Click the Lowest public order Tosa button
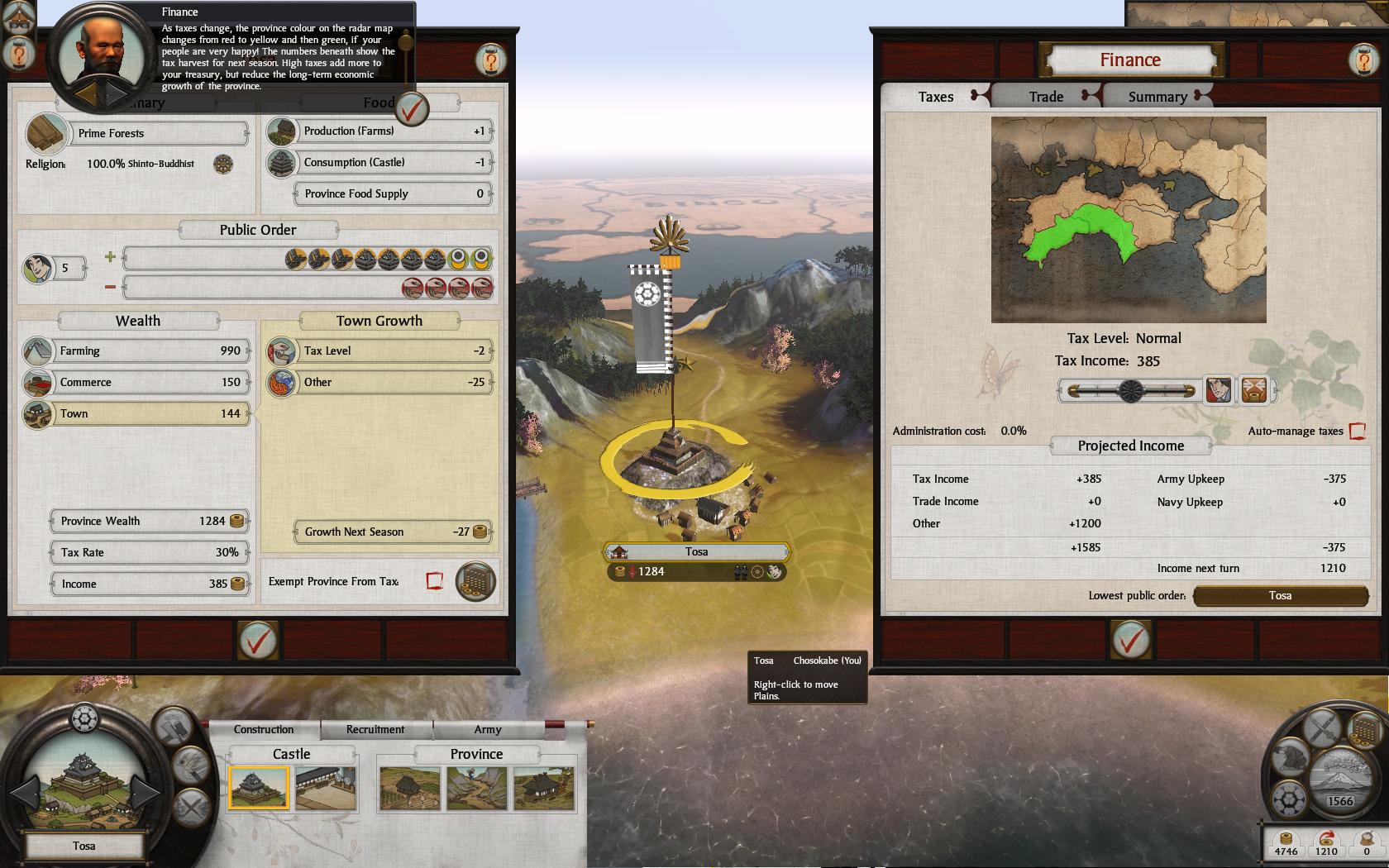The width and height of the screenshot is (1389, 868). (1280, 596)
